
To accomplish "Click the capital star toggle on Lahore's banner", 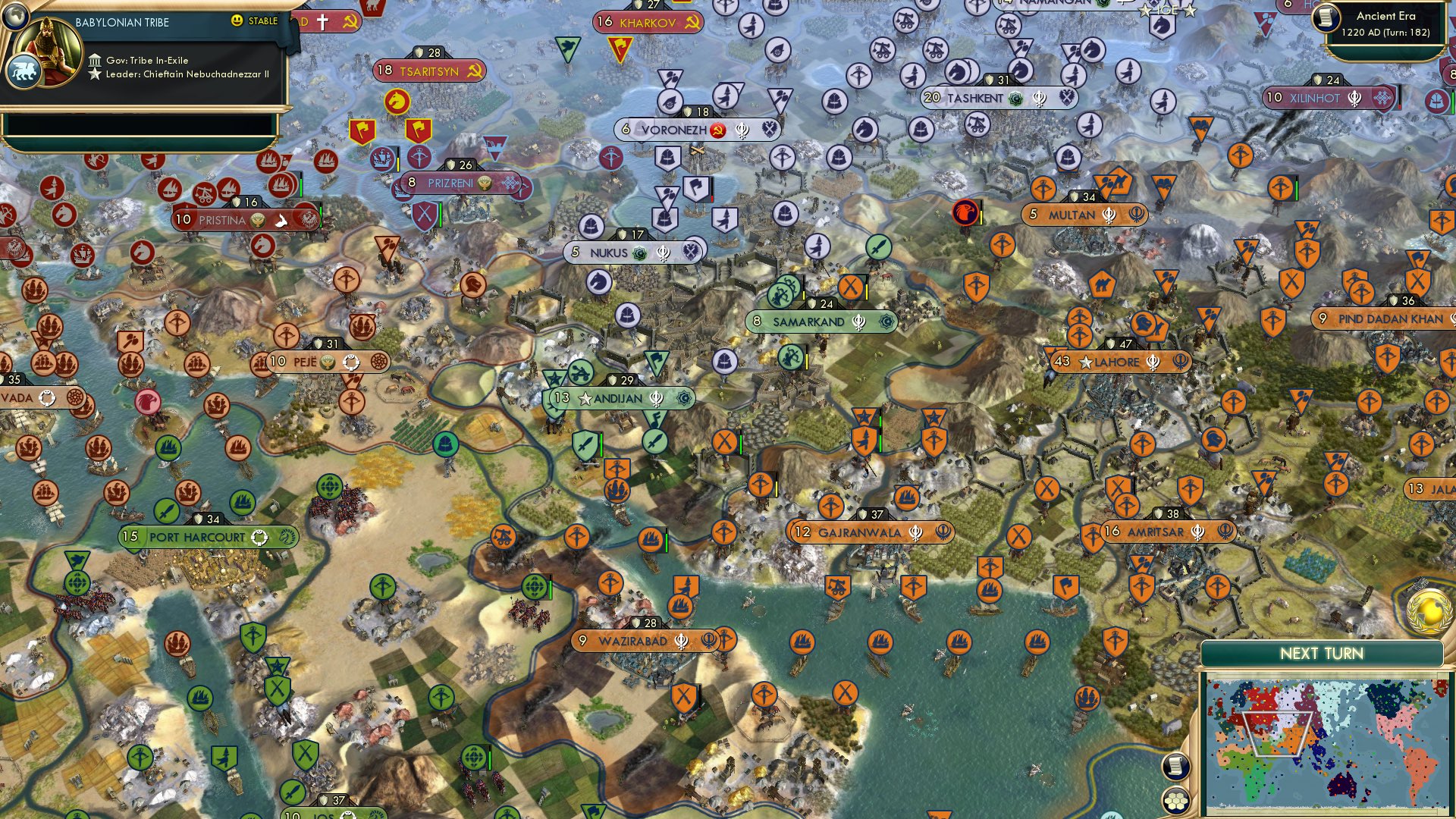I will tap(1085, 363).
